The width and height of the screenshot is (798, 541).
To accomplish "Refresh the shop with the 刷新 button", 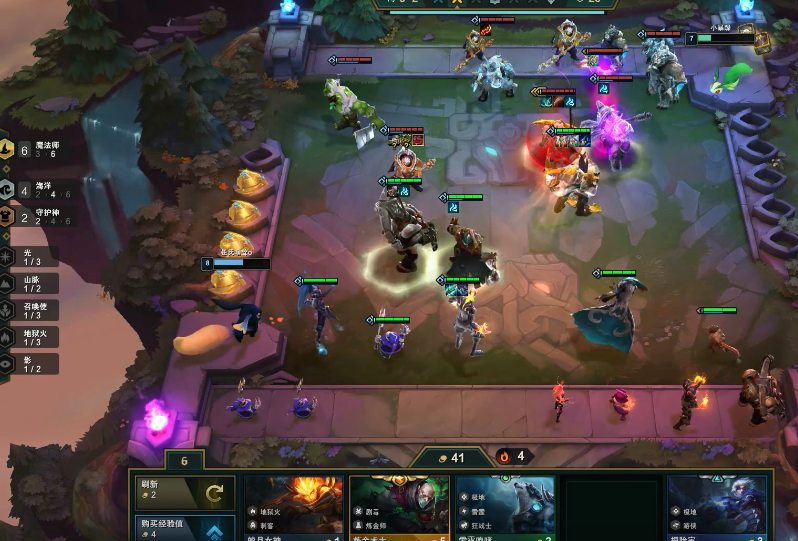I will click(186, 492).
